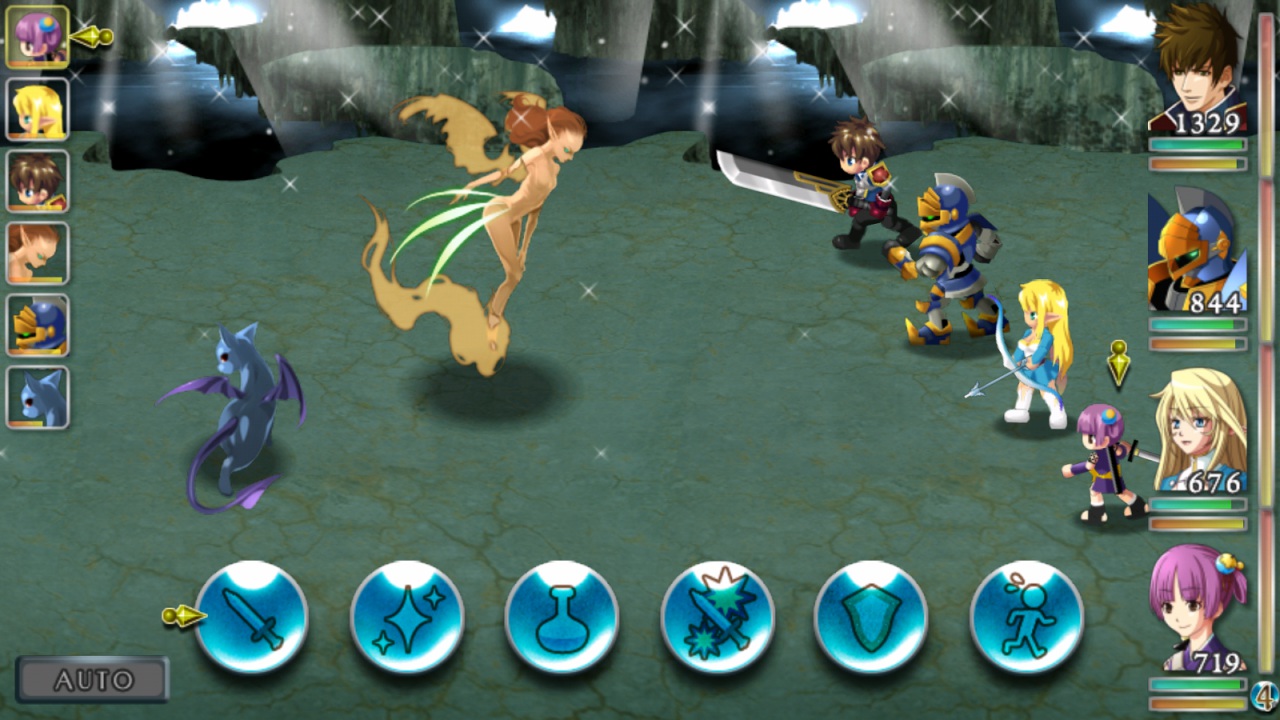Select the blue knight icon in left sidebar
This screenshot has width=1280, height=720.
pyautogui.click(x=36, y=324)
